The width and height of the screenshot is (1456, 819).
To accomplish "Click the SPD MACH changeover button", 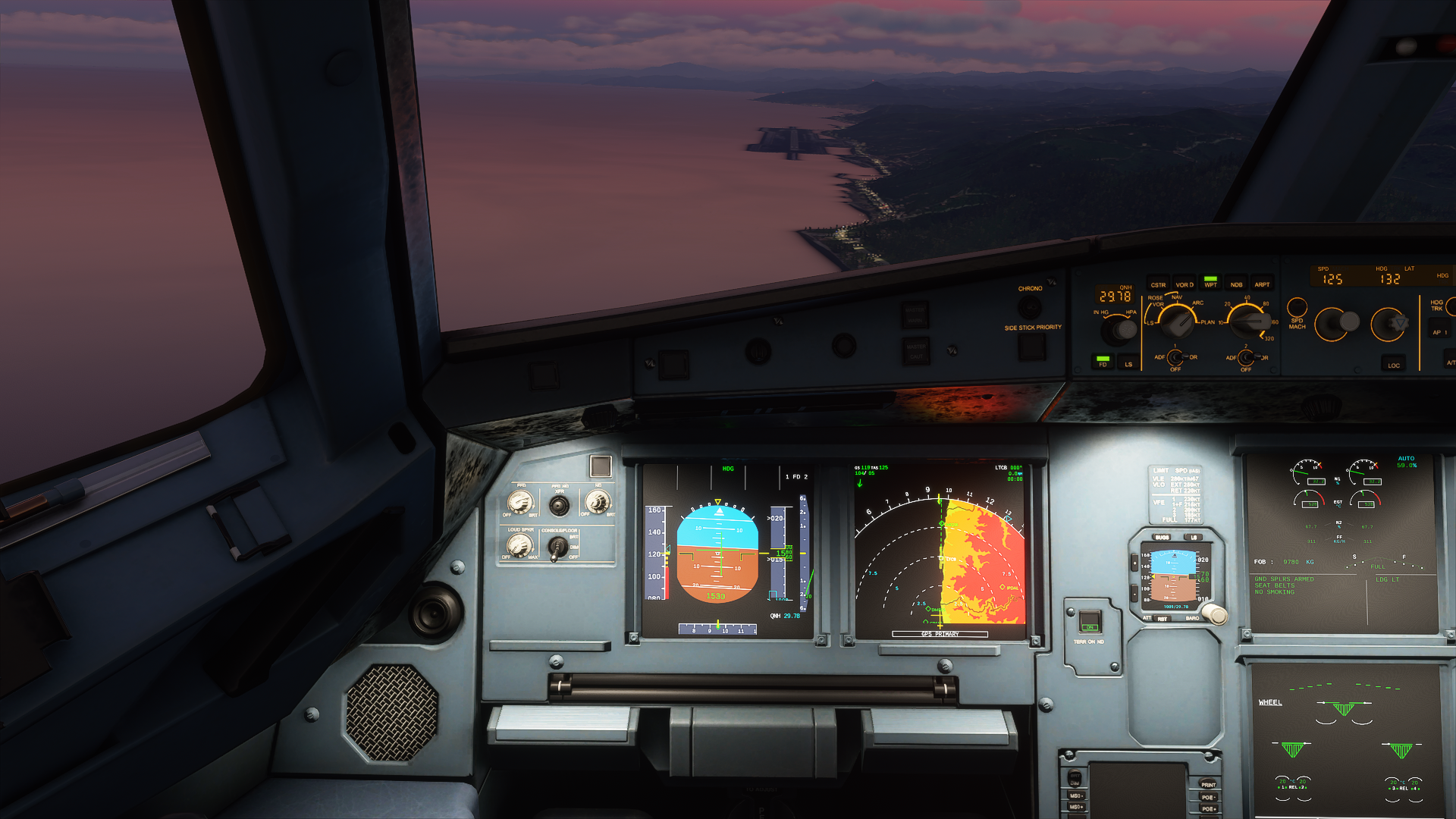I will click(1298, 308).
